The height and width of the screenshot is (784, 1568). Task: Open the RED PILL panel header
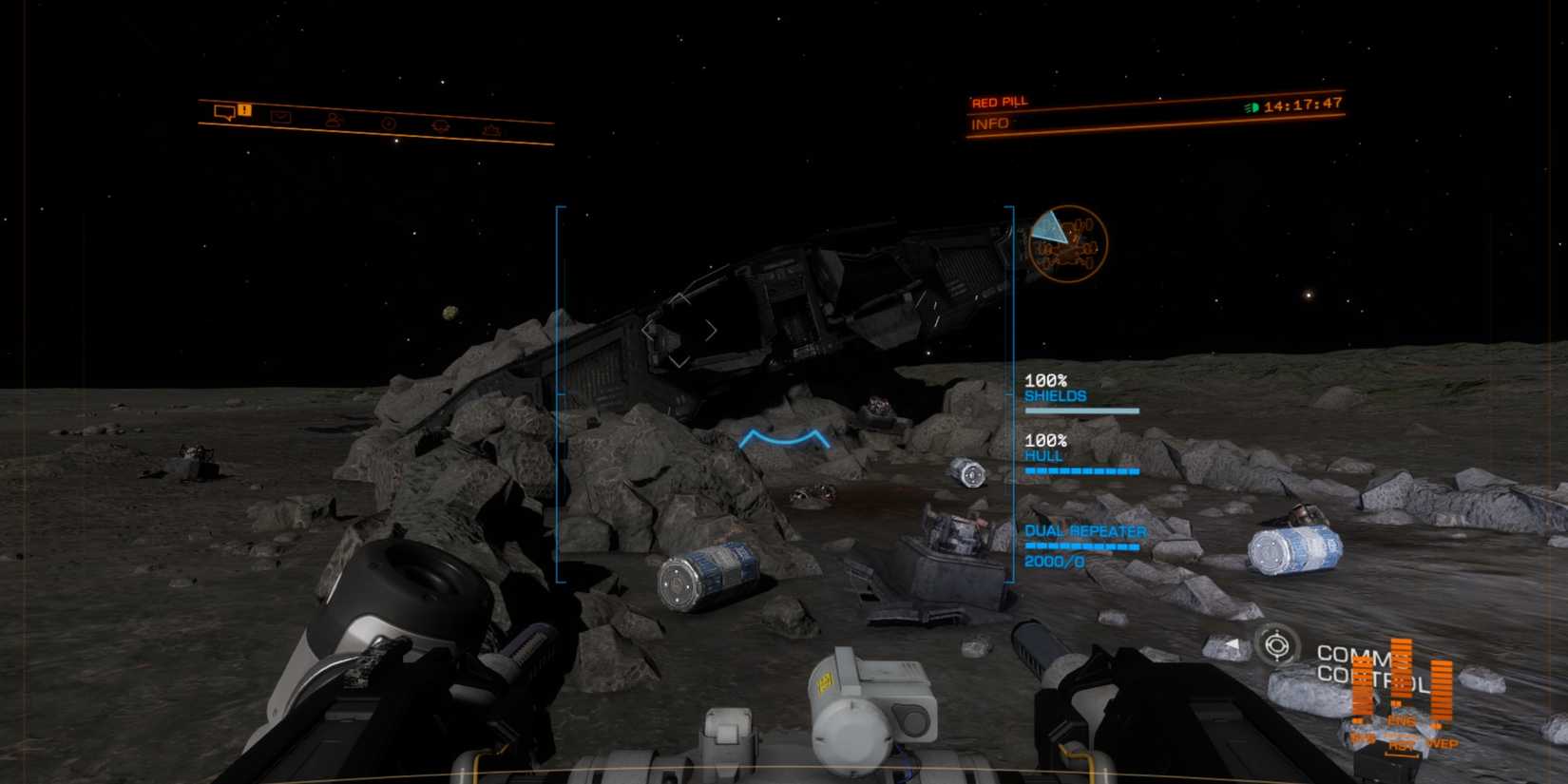tap(1002, 101)
